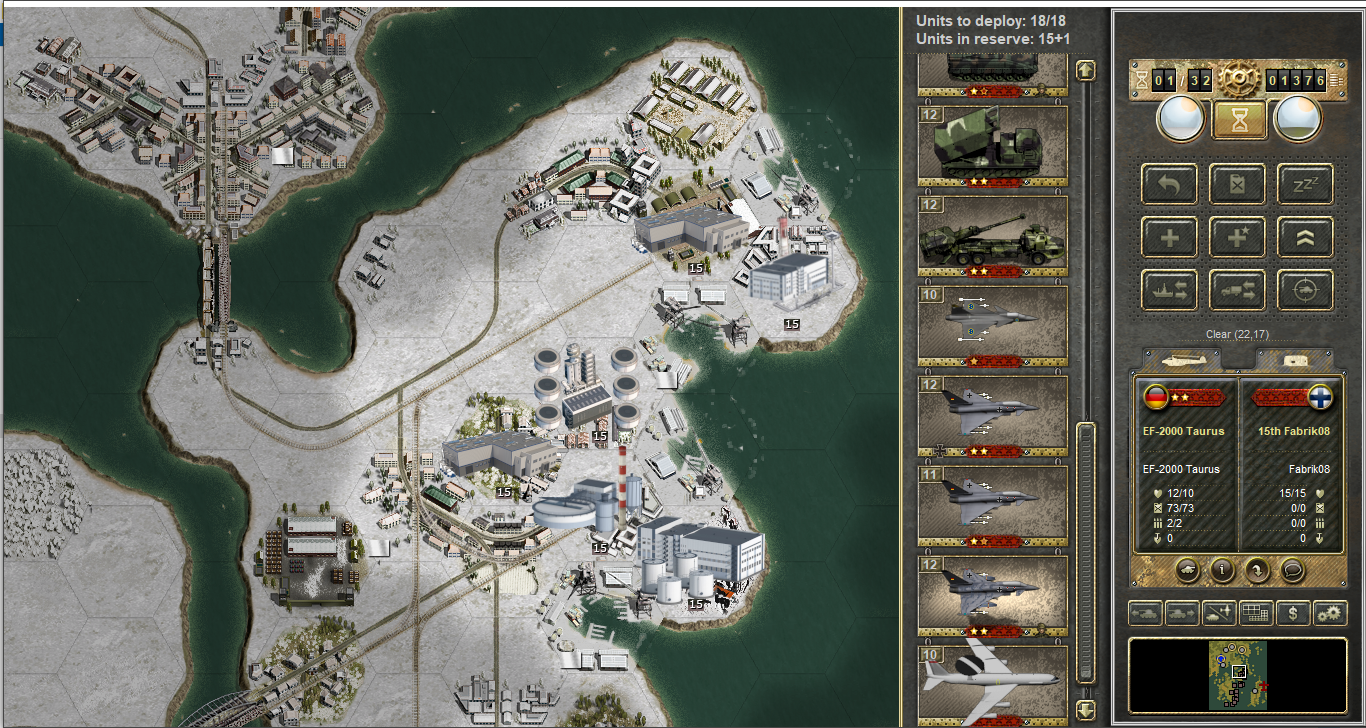Click the ship embark button
The image size is (1366, 728).
1169,290
